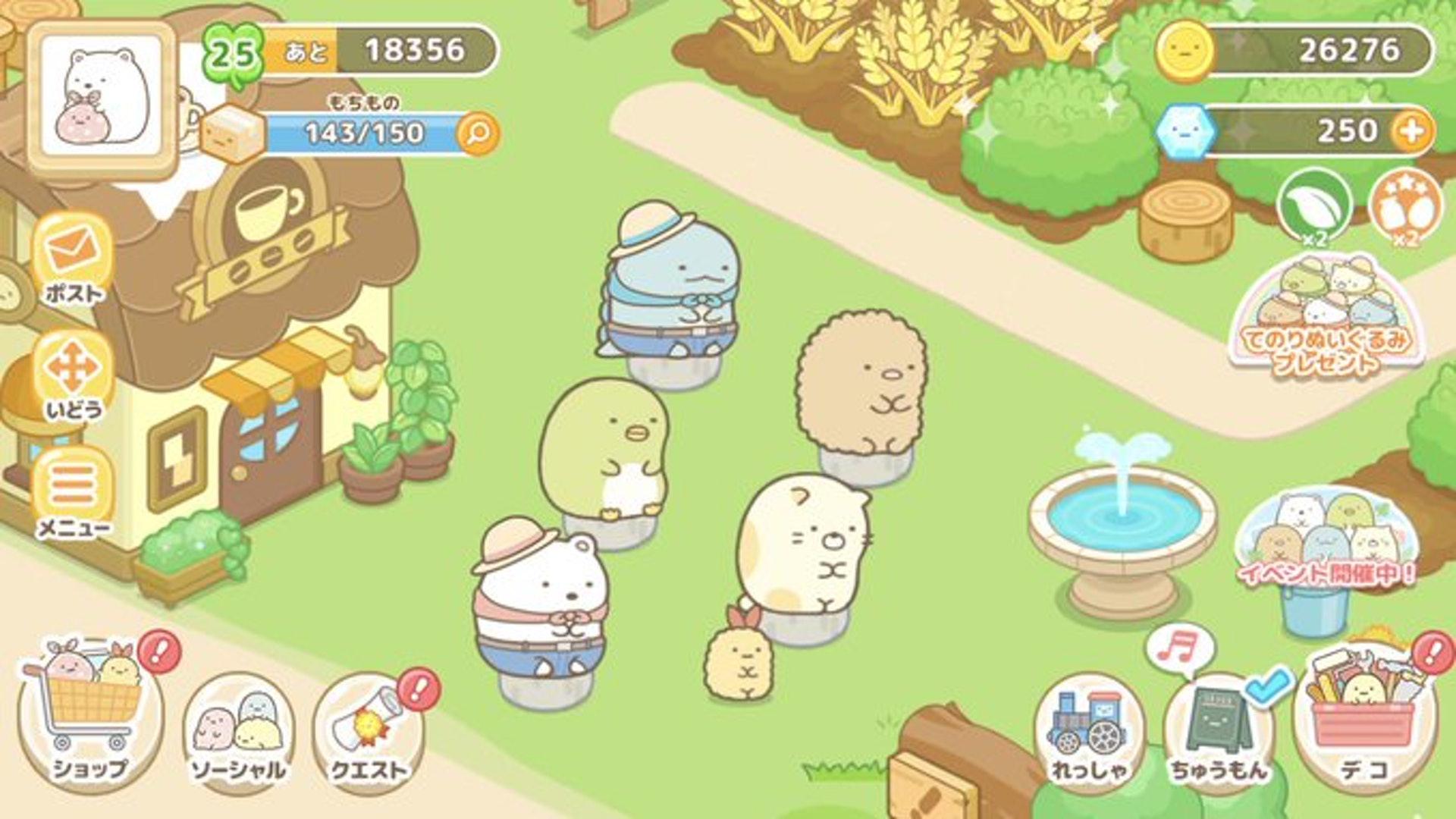Open the polar bear profile portrait
The width and height of the screenshot is (1456, 819).
pyautogui.click(x=101, y=96)
